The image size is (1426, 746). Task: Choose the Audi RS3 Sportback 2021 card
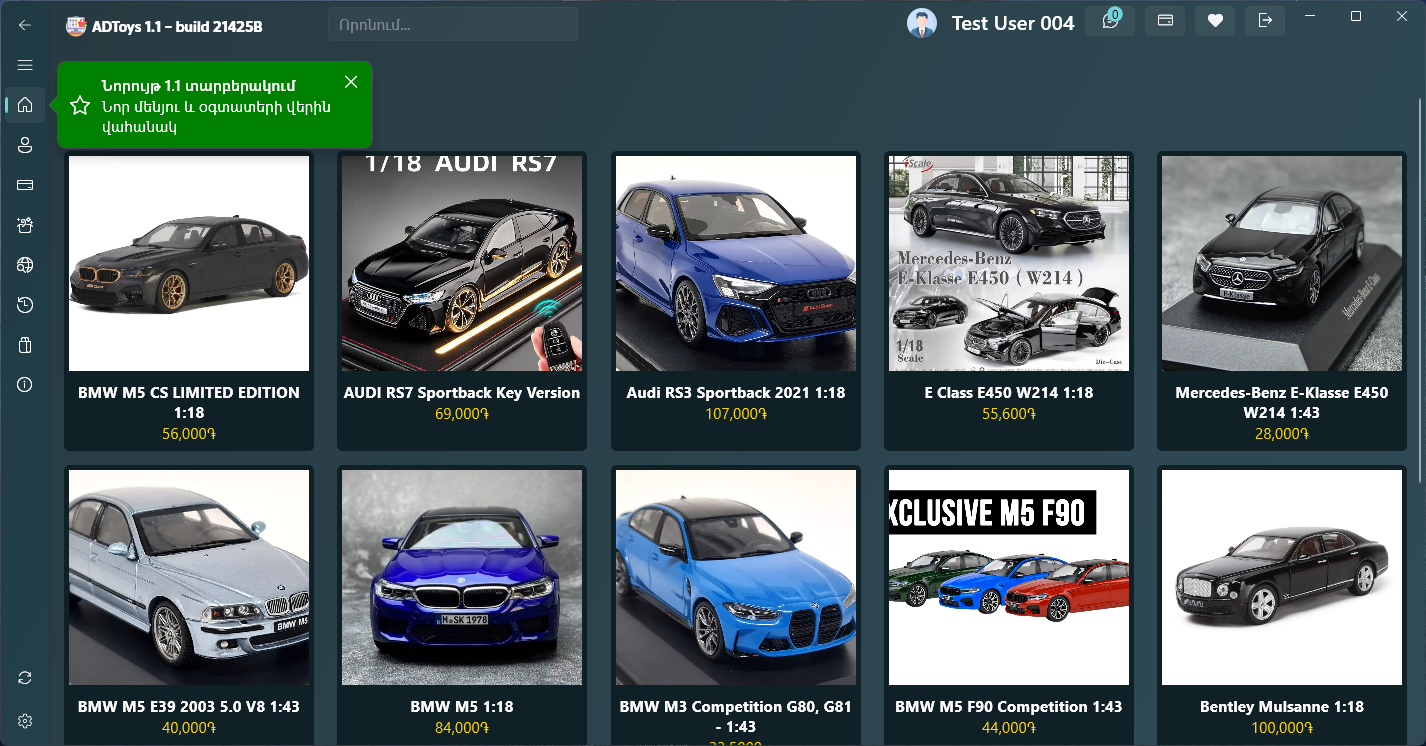pyautogui.click(x=736, y=300)
